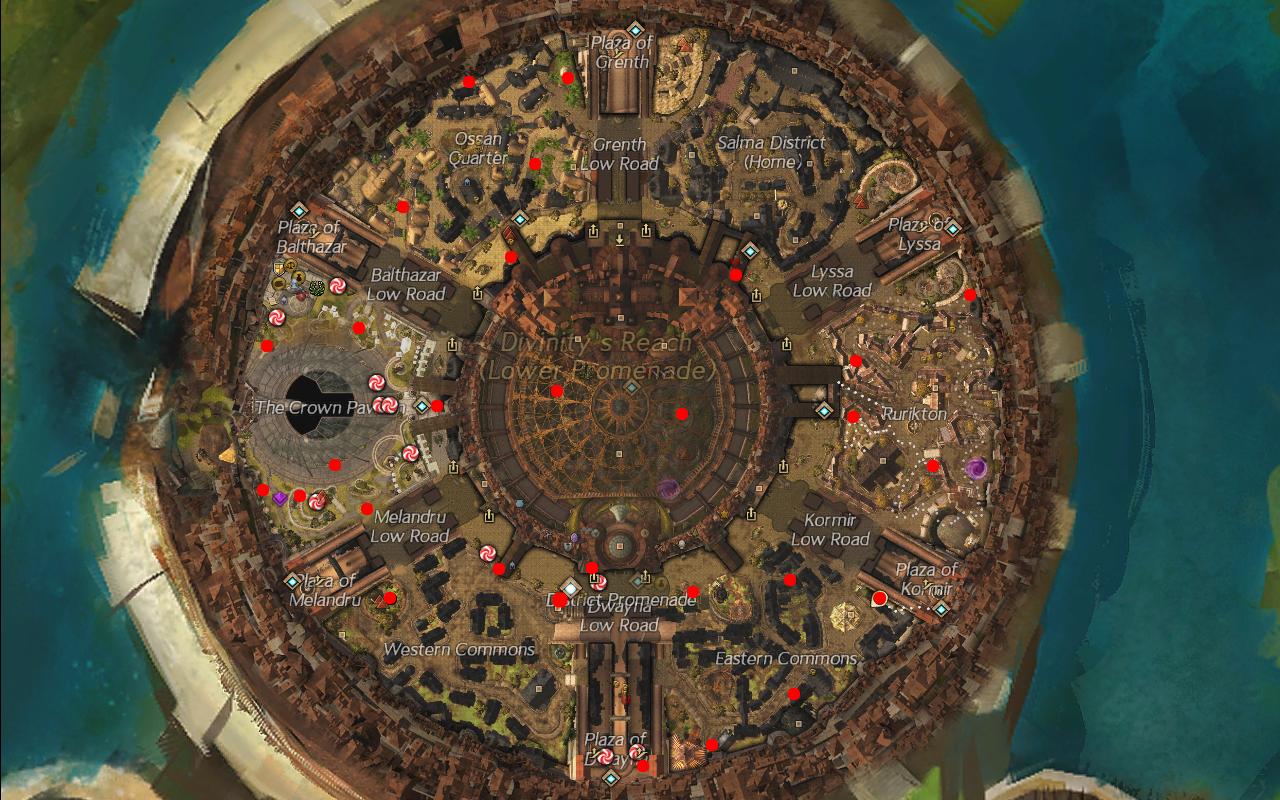Click the gate exit arrow near Kormir Low Road
The image size is (1280, 800).
click(x=751, y=514)
